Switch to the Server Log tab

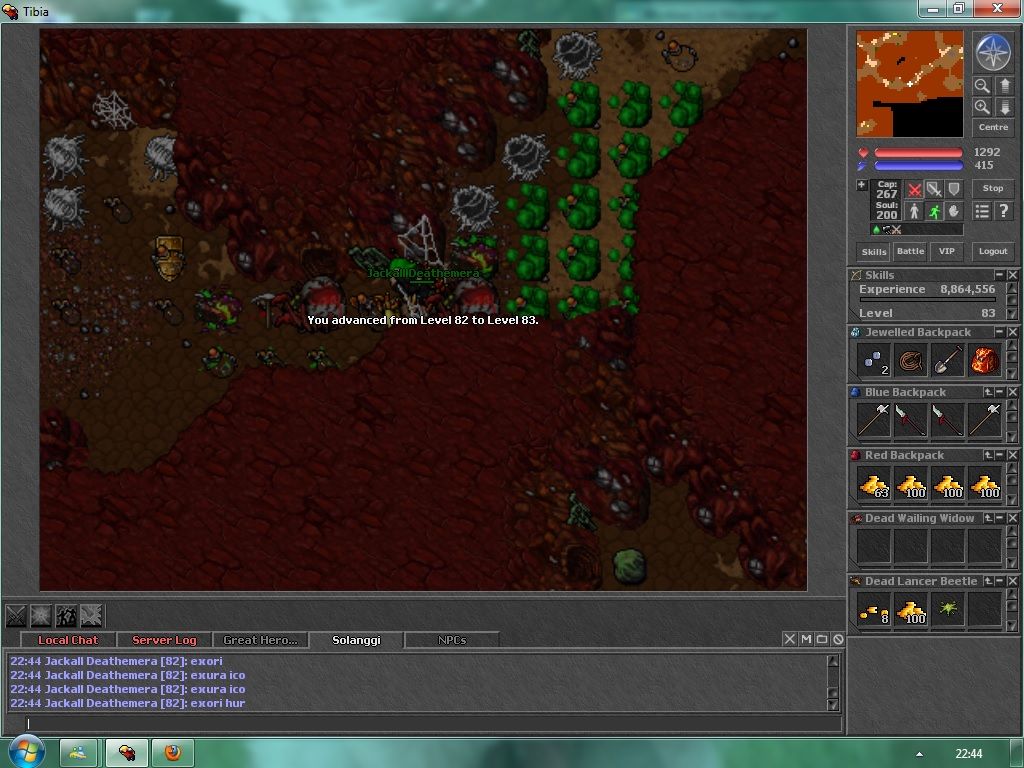pos(164,640)
